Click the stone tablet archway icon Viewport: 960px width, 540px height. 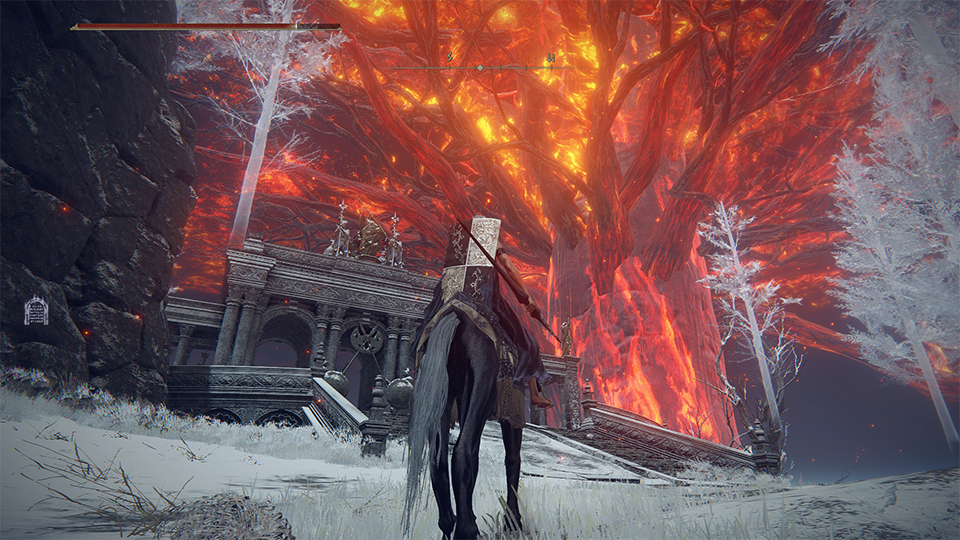pyautogui.click(x=36, y=310)
